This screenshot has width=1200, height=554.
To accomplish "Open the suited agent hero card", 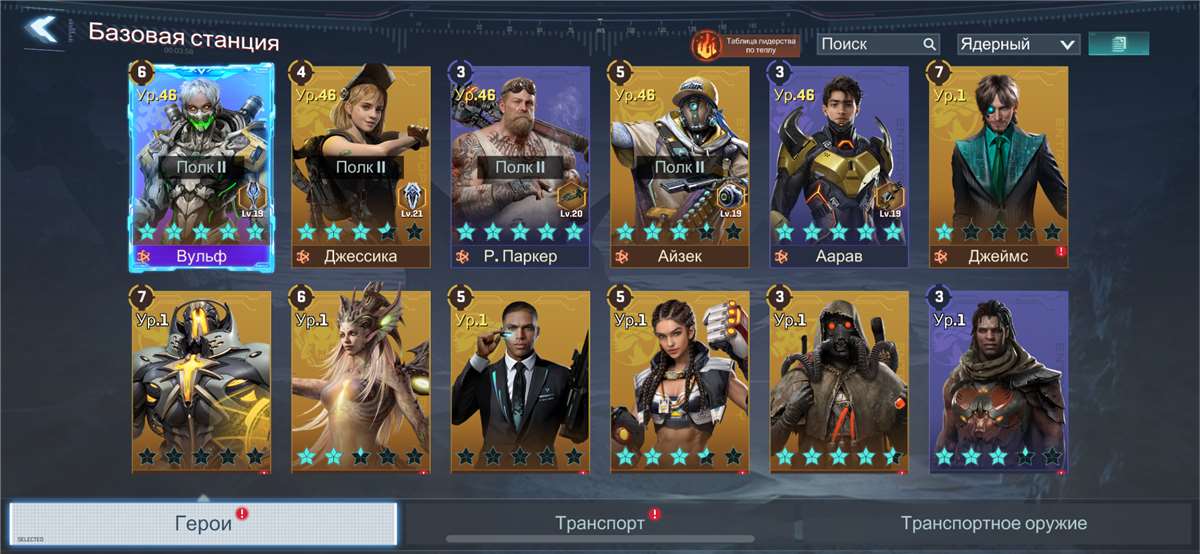I will [520, 380].
